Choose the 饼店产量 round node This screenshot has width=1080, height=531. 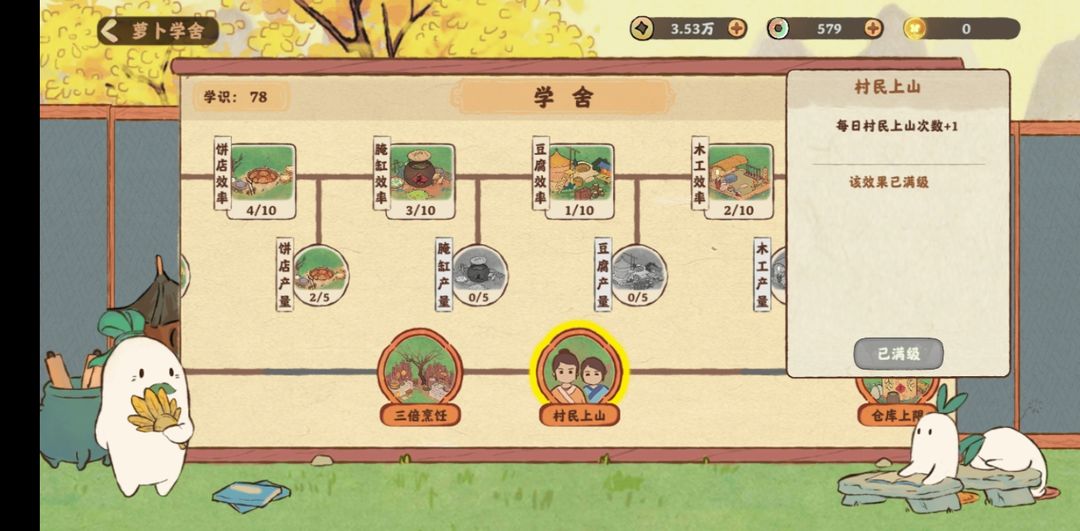coord(321,273)
